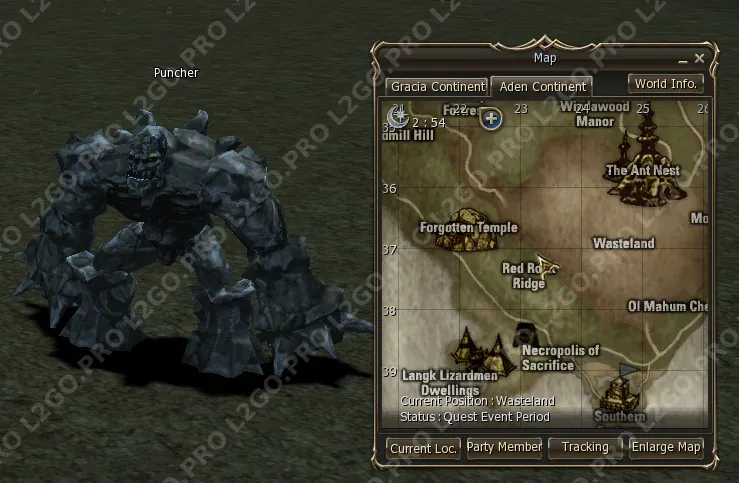
Task: Show current location on the map
Action: pyautogui.click(x=424, y=448)
